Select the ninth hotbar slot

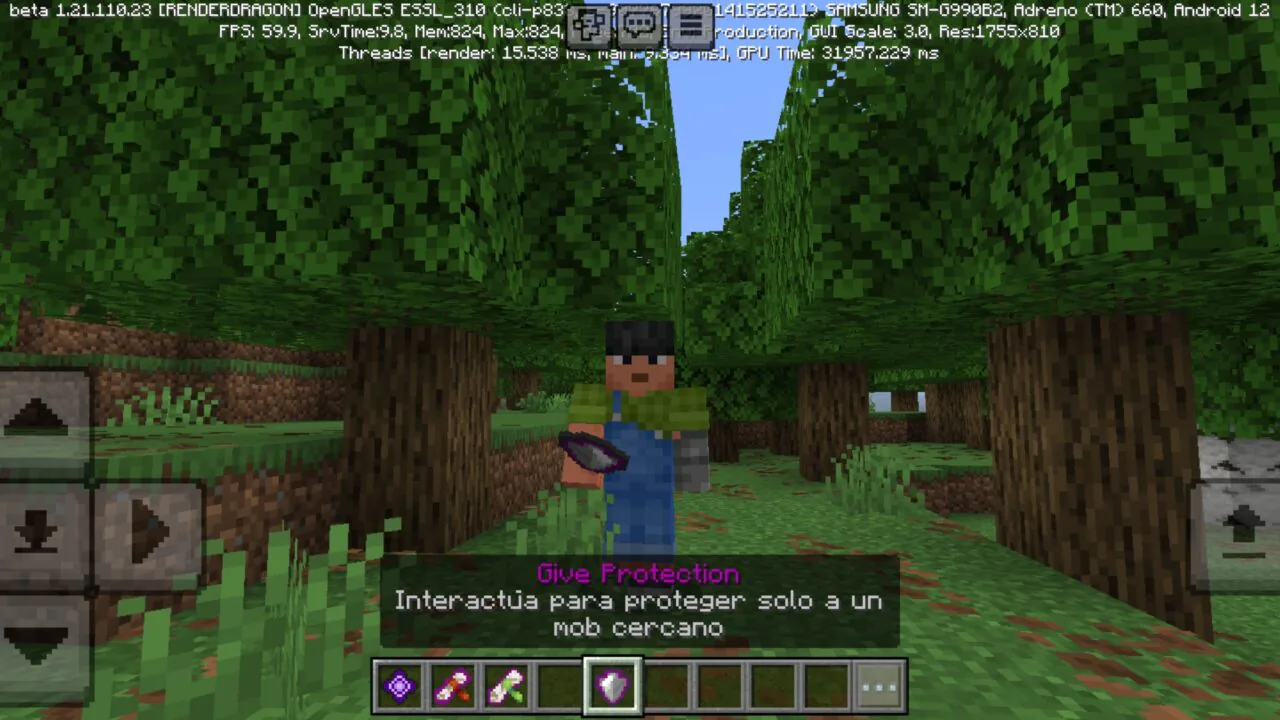[827, 684]
